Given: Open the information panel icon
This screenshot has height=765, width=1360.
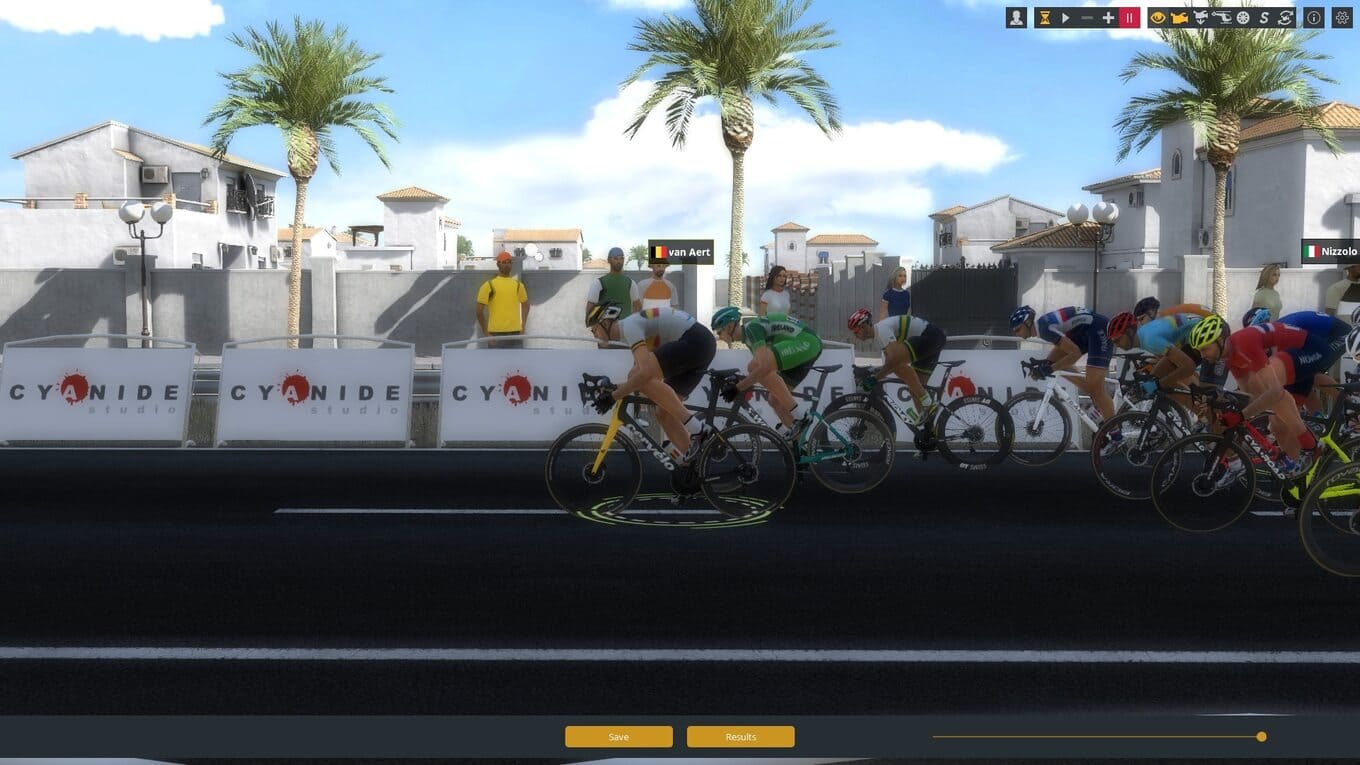Looking at the screenshot, I should point(1313,17).
